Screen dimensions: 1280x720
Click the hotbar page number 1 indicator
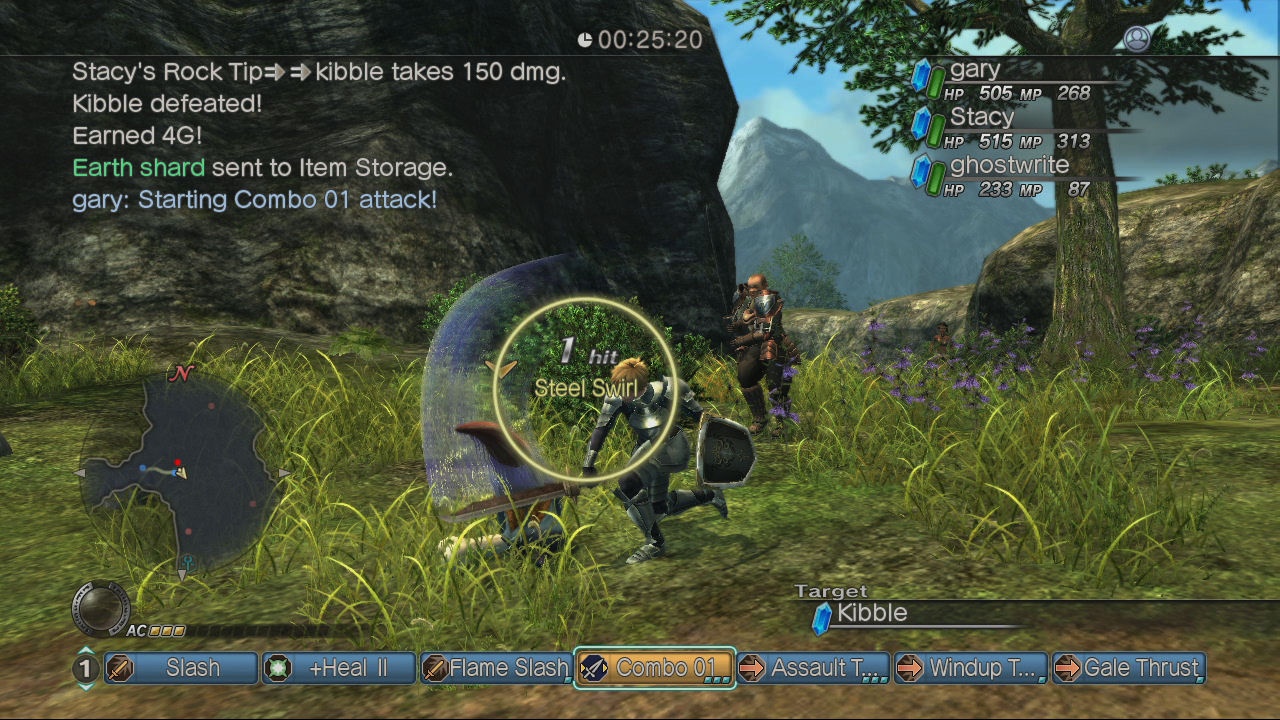(x=86, y=668)
